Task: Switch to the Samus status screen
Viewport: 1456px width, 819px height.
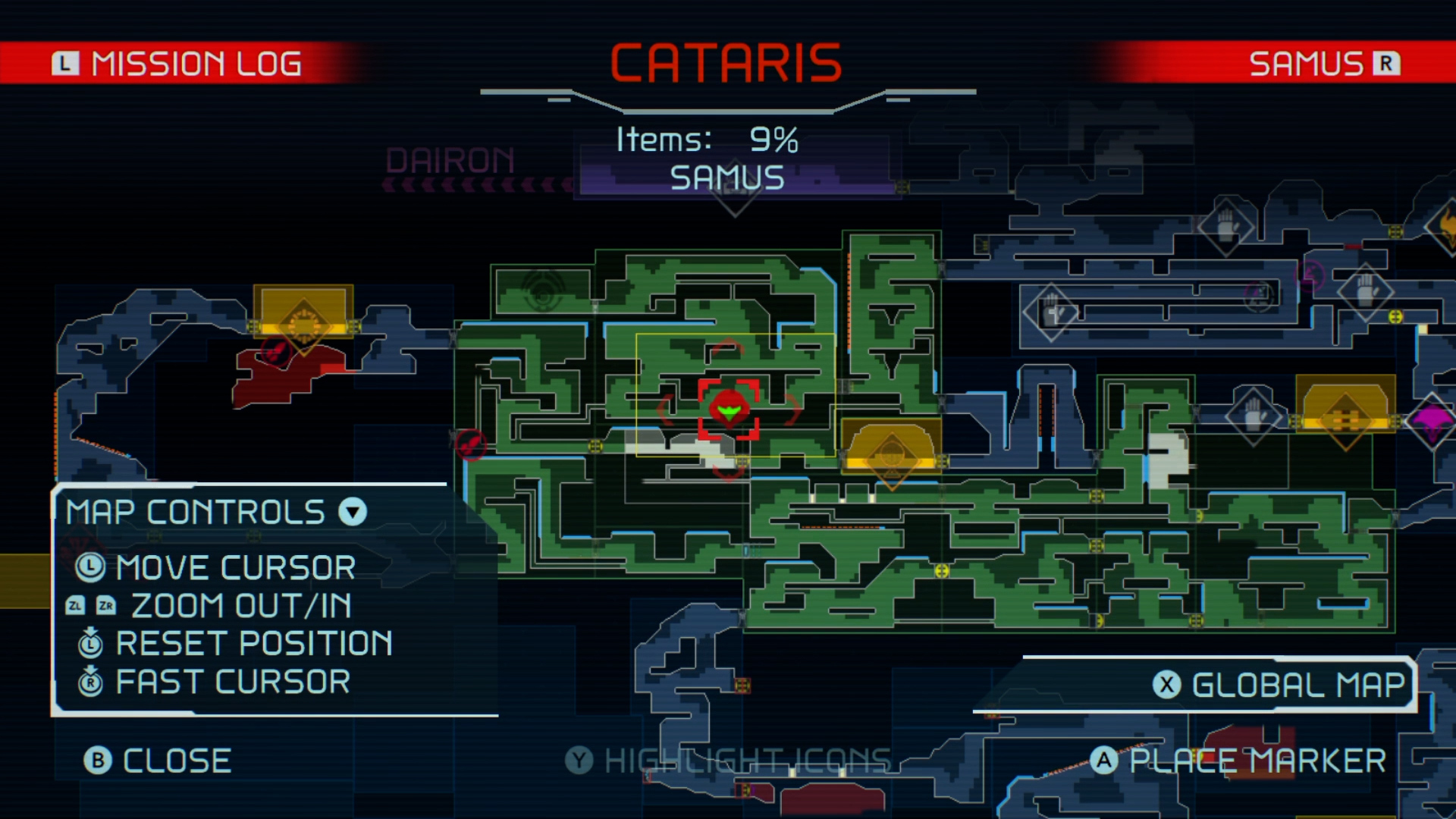Action: pyautogui.click(x=1323, y=63)
